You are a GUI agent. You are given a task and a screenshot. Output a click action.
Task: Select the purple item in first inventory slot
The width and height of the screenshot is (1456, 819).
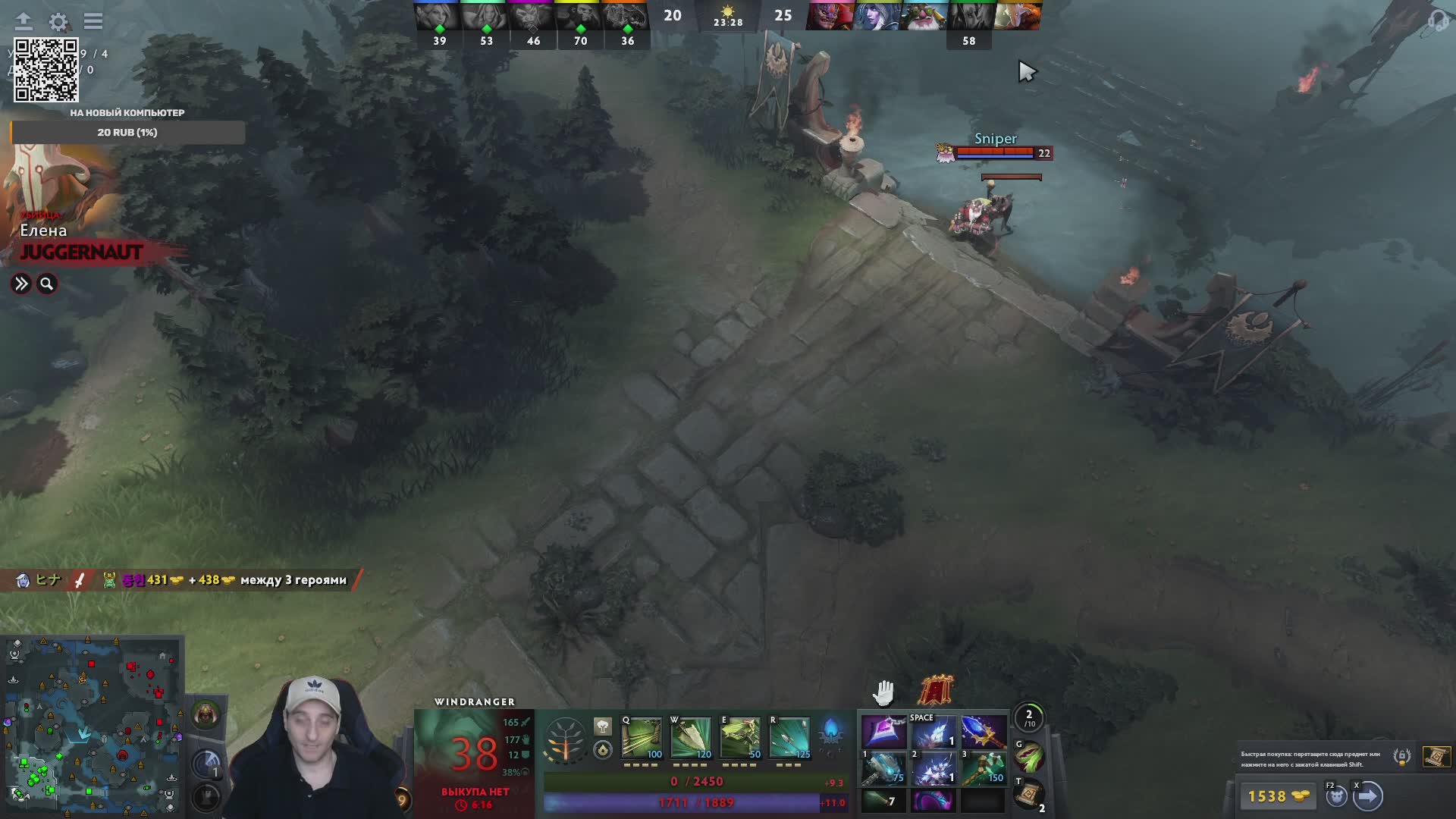point(883,733)
